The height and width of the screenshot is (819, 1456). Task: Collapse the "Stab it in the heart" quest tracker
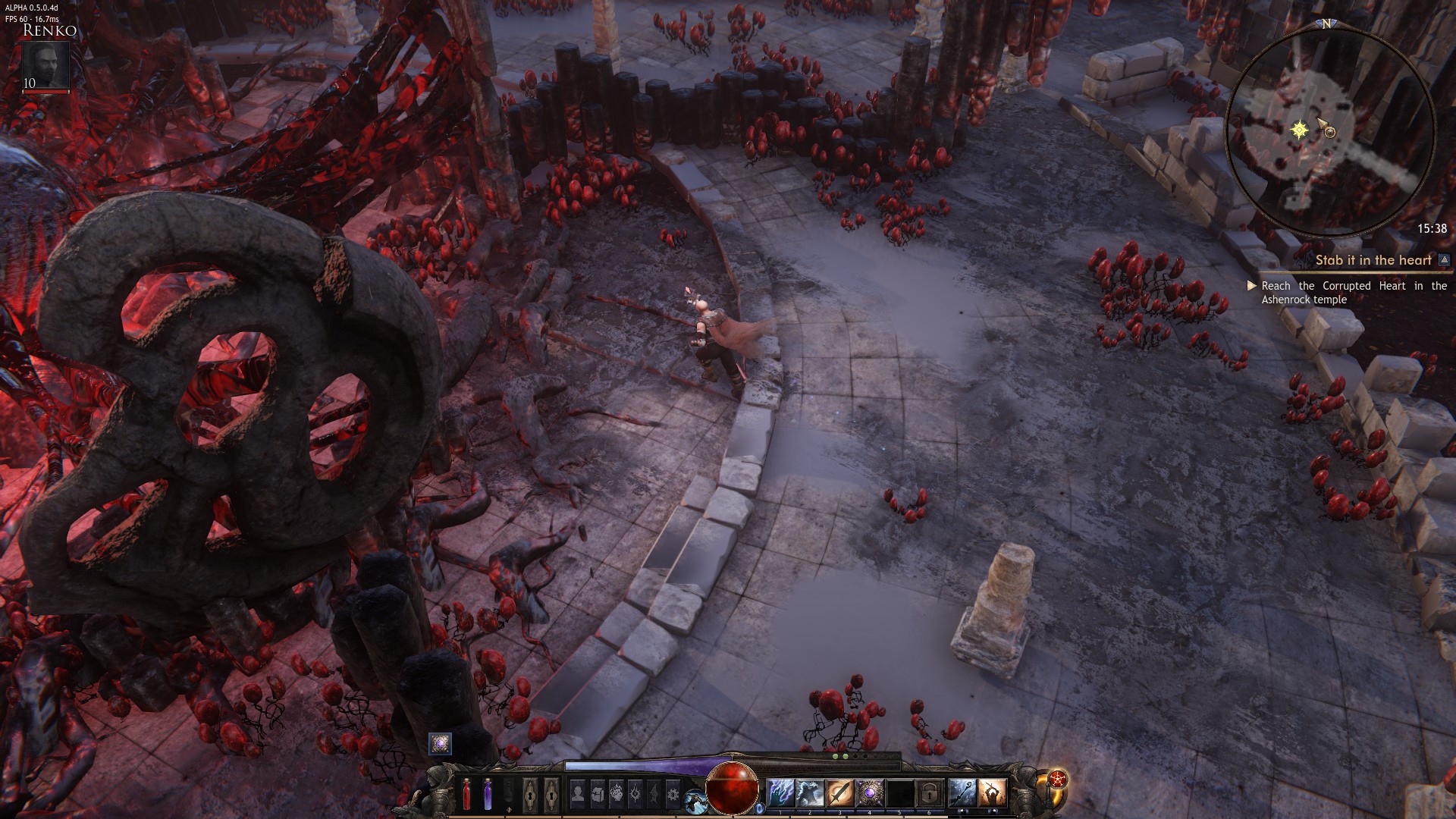click(1445, 260)
